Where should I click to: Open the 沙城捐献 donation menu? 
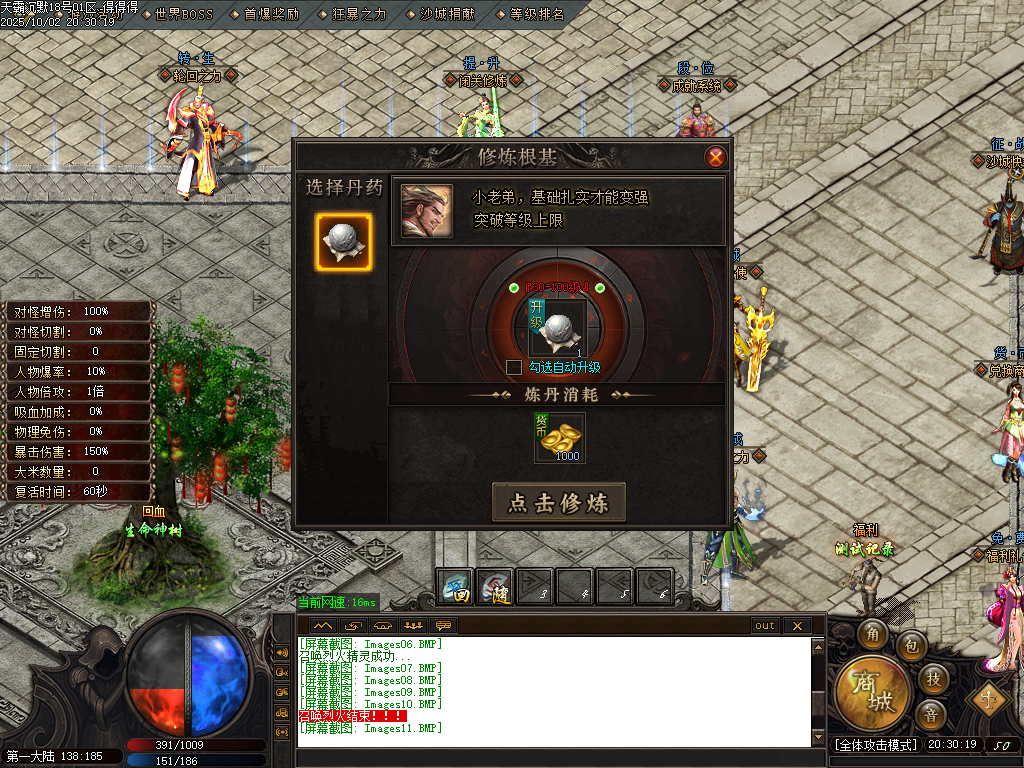pyautogui.click(x=446, y=14)
